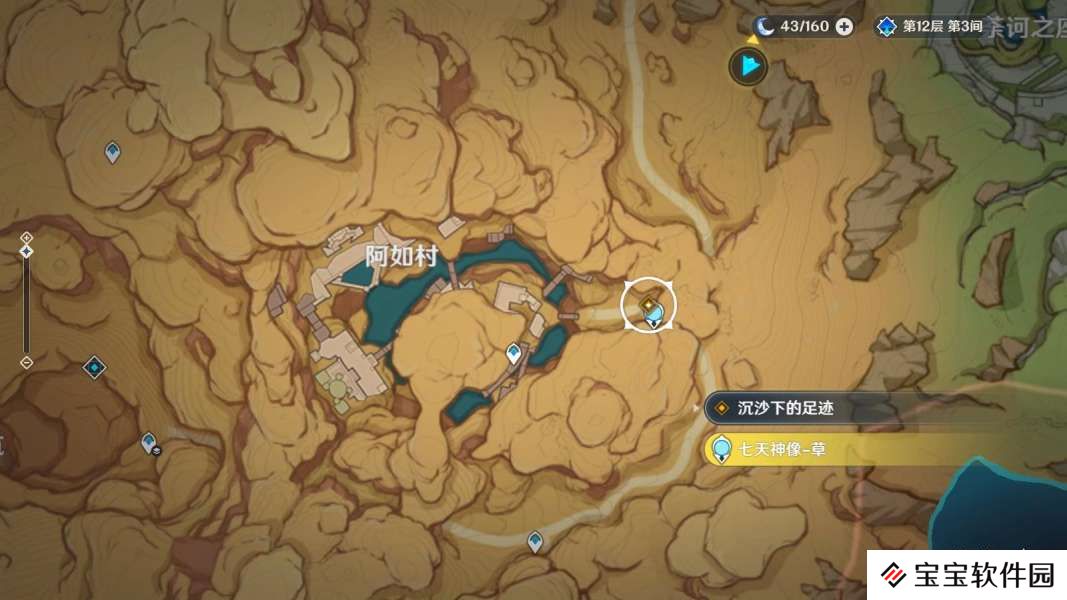Pick the teleport waypoint on the southern road
1067x600 pixels.
pos(535,542)
